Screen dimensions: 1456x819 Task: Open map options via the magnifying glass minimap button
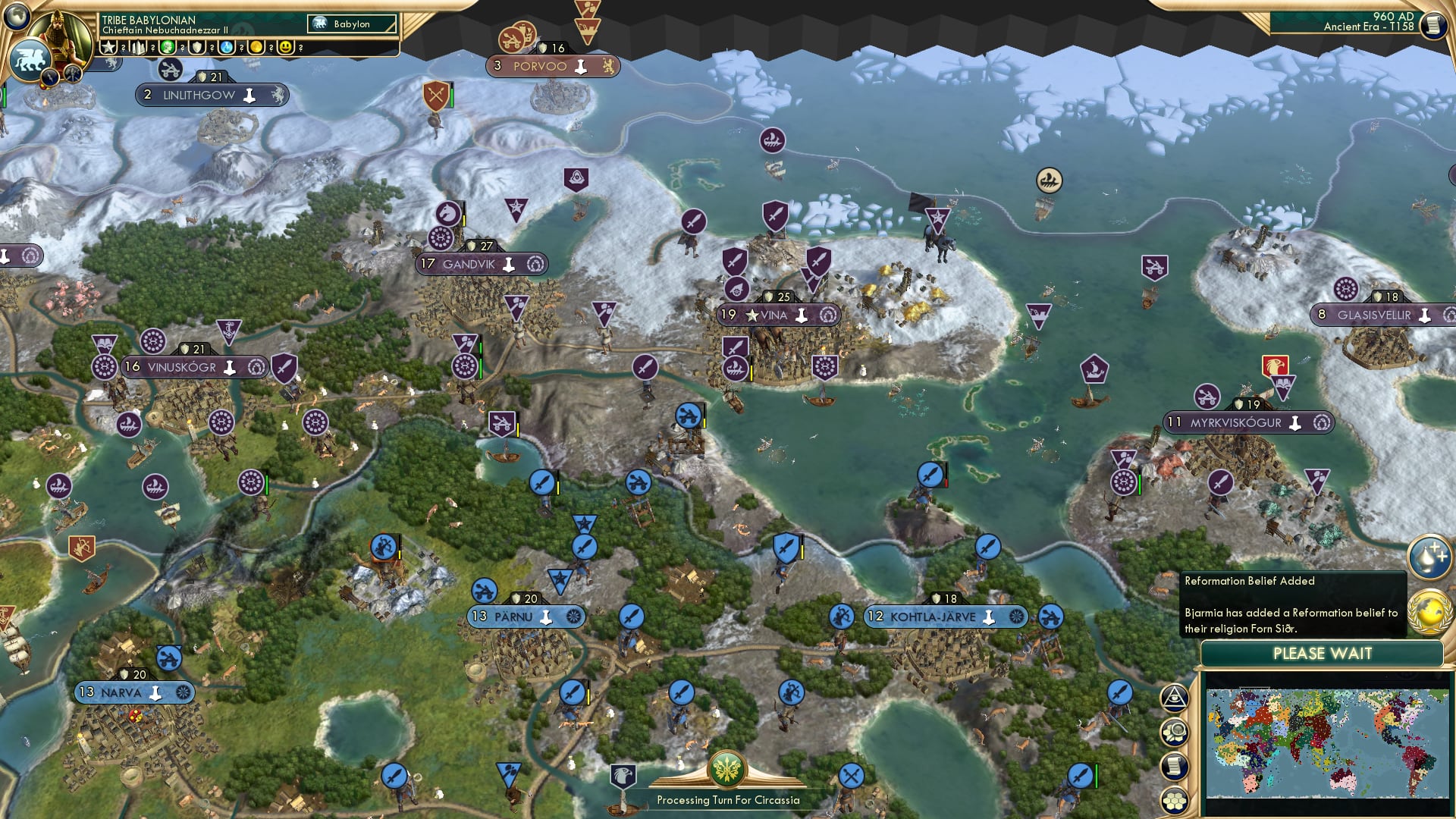tap(1175, 732)
